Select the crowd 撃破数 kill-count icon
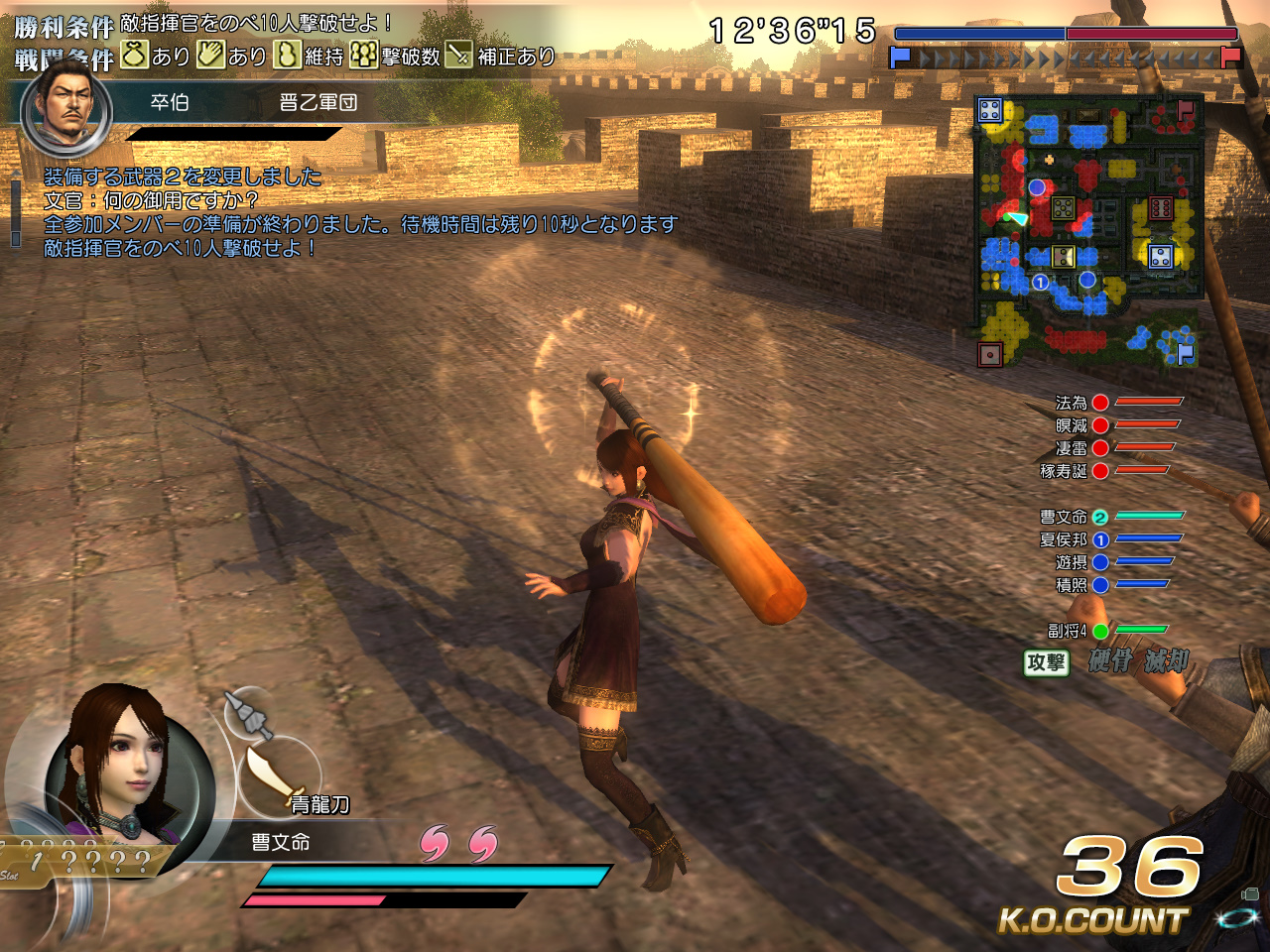 coord(364,57)
